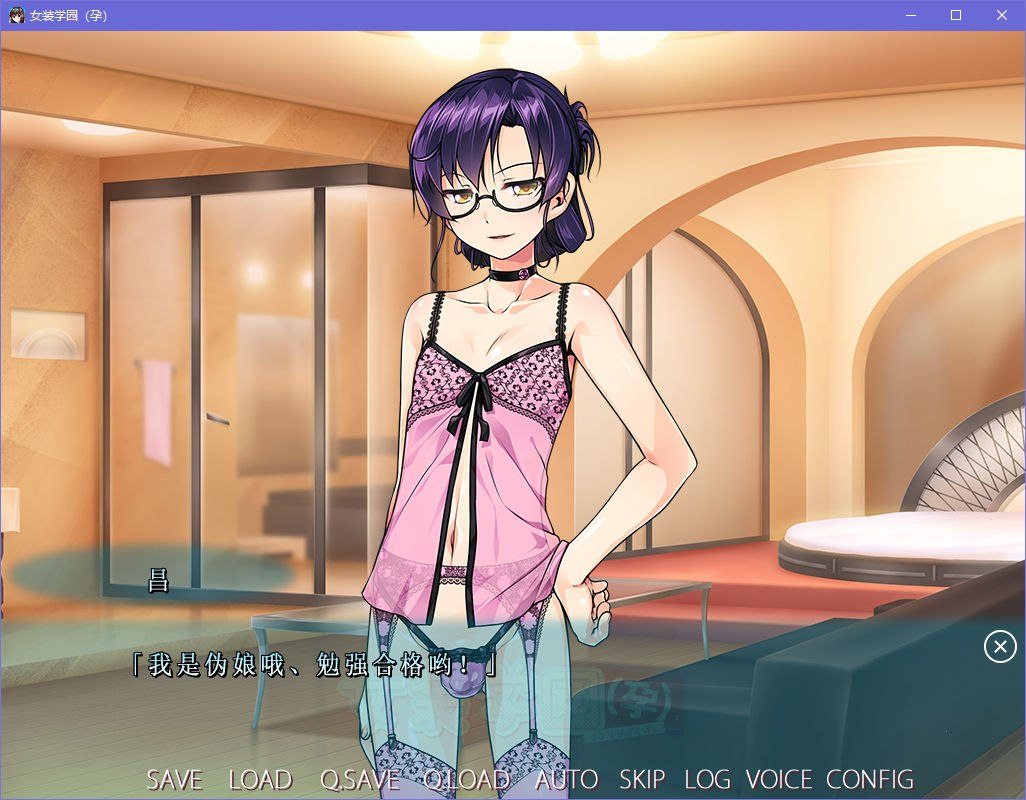Perform a quick save with Q.SAVE
The image size is (1026, 800).
[360, 780]
